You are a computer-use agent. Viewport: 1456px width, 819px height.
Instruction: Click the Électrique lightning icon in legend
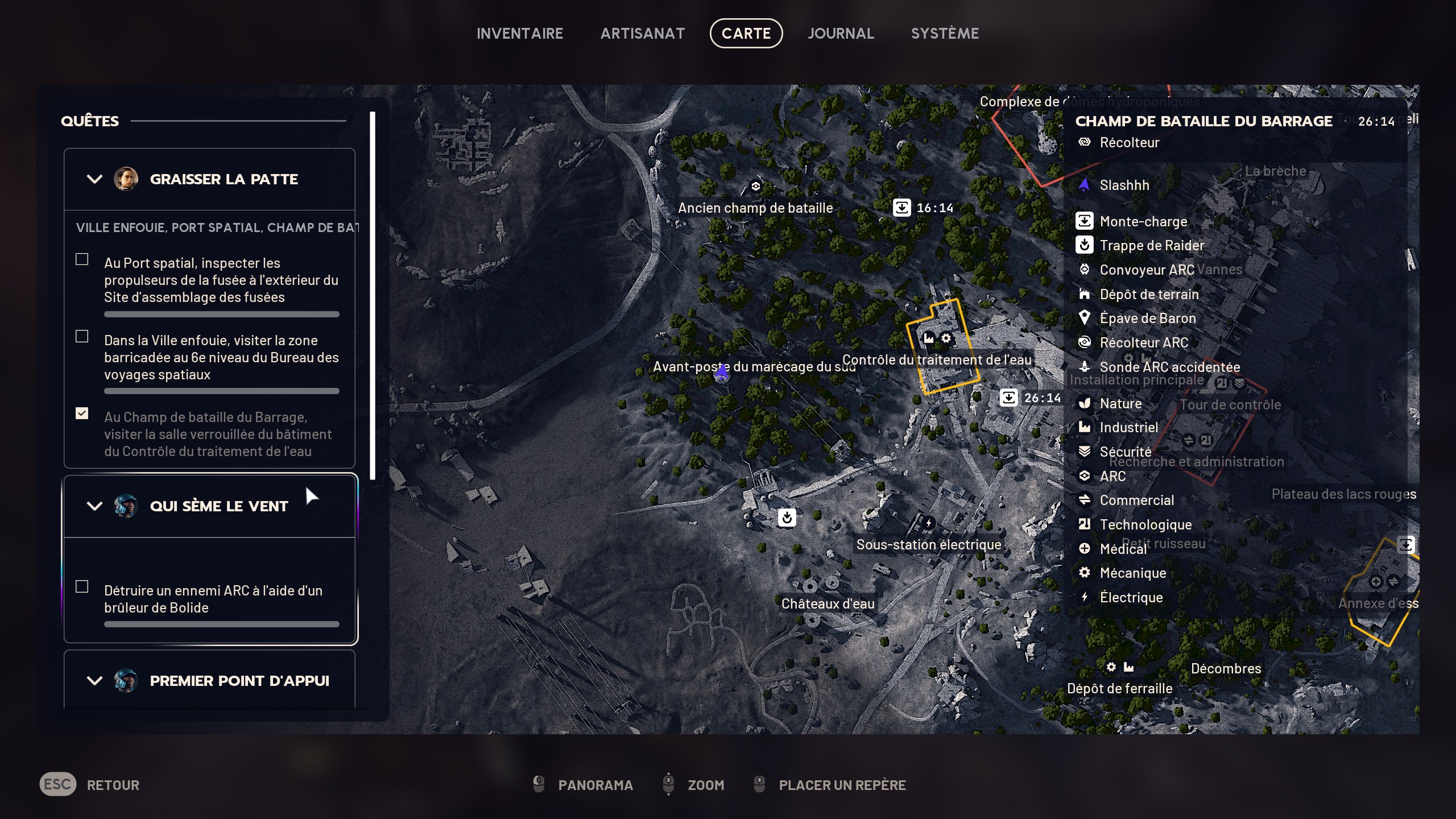coord(1085,597)
